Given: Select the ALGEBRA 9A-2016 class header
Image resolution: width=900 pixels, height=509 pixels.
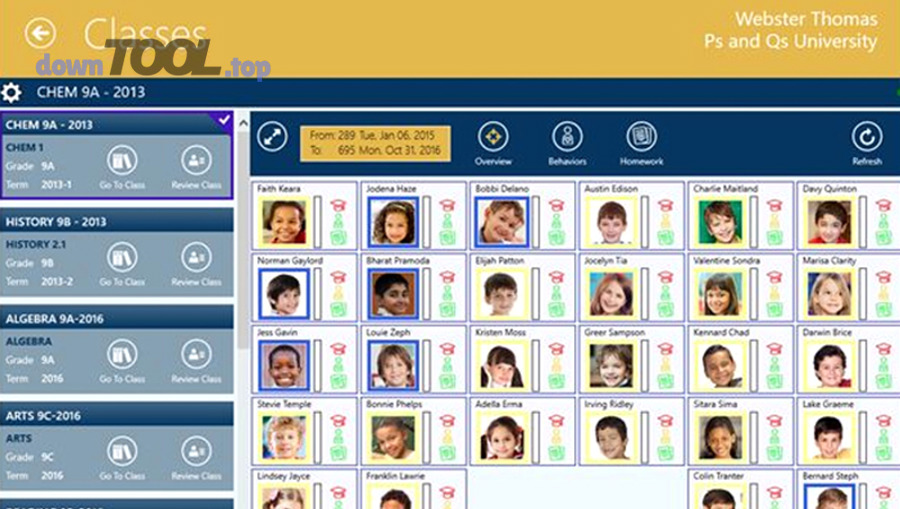Looking at the screenshot, I should pyautogui.click(x=117, y=318).
